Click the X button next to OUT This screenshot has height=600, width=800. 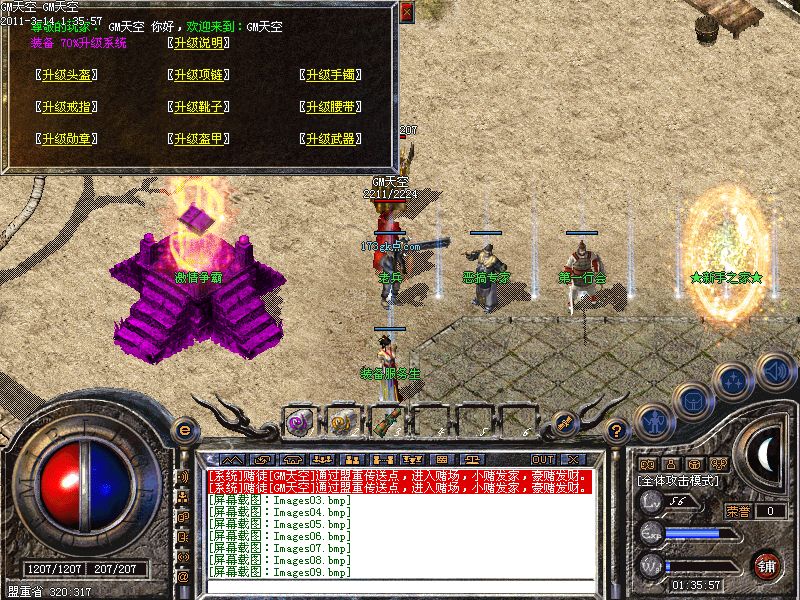[573, 459]
